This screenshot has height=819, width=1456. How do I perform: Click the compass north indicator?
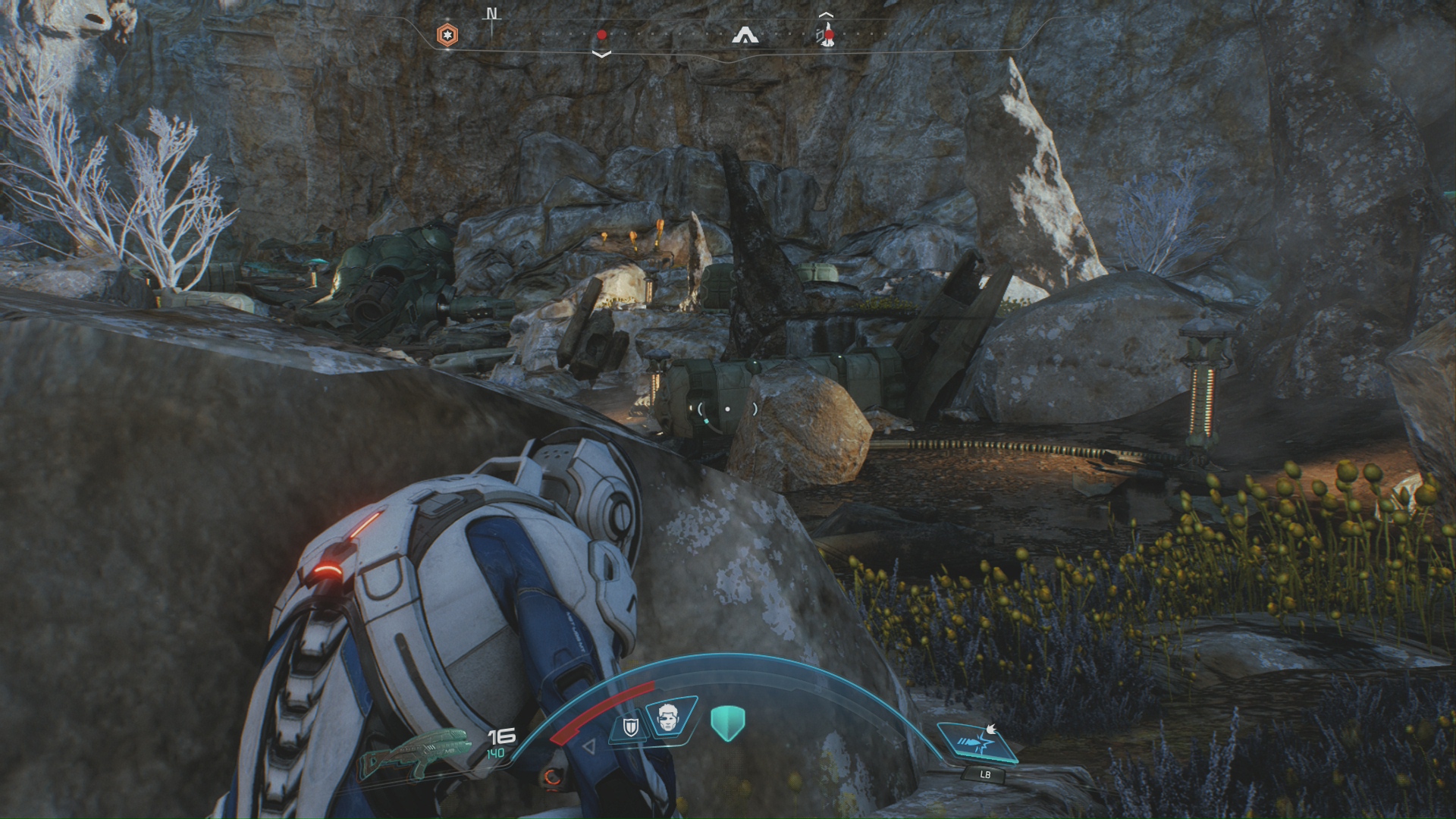tap(492, 14)
